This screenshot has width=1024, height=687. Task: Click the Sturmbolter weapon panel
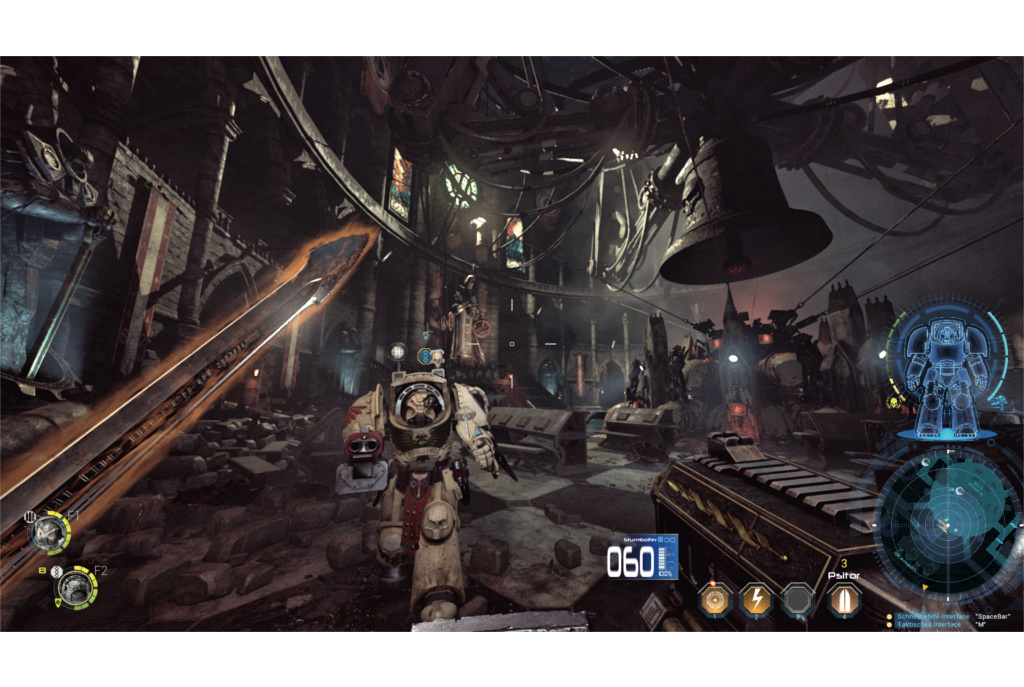pos(642,558)
